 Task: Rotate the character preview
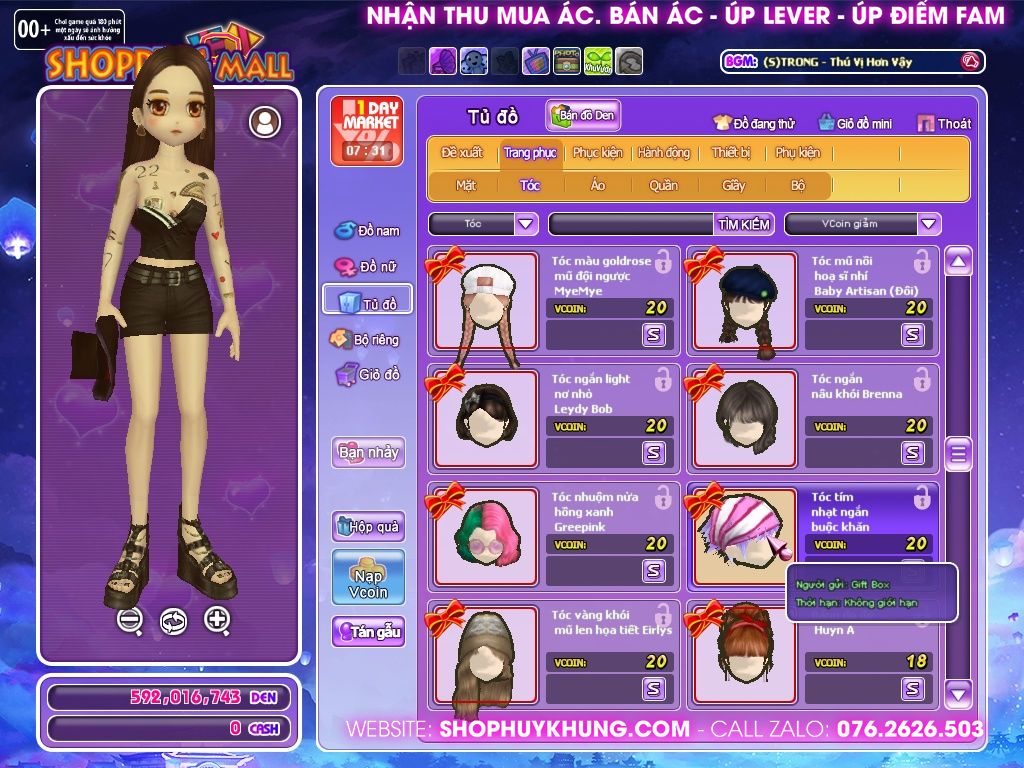point(173,621)
